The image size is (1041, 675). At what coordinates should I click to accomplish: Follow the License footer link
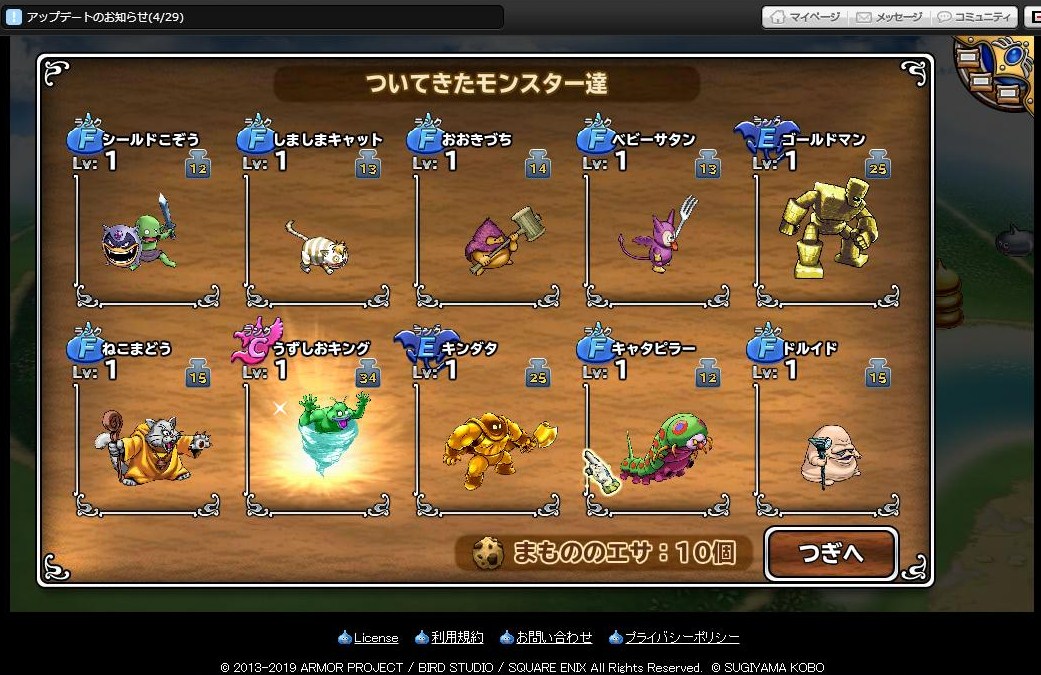pyautogui.click(x=375, y=638)
